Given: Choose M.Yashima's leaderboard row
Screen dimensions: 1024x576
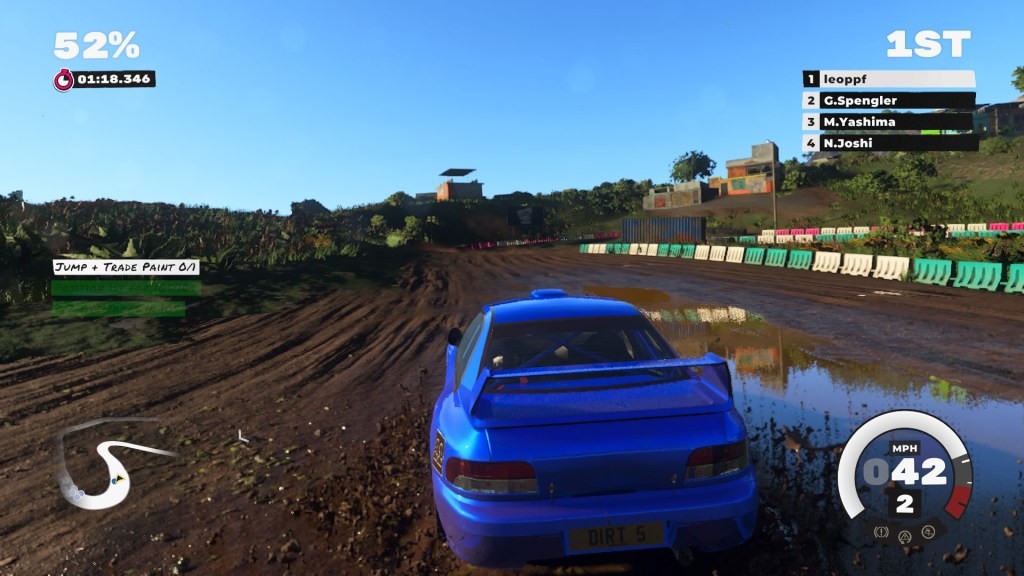Looking at the screenshot, I should [889, 122].
